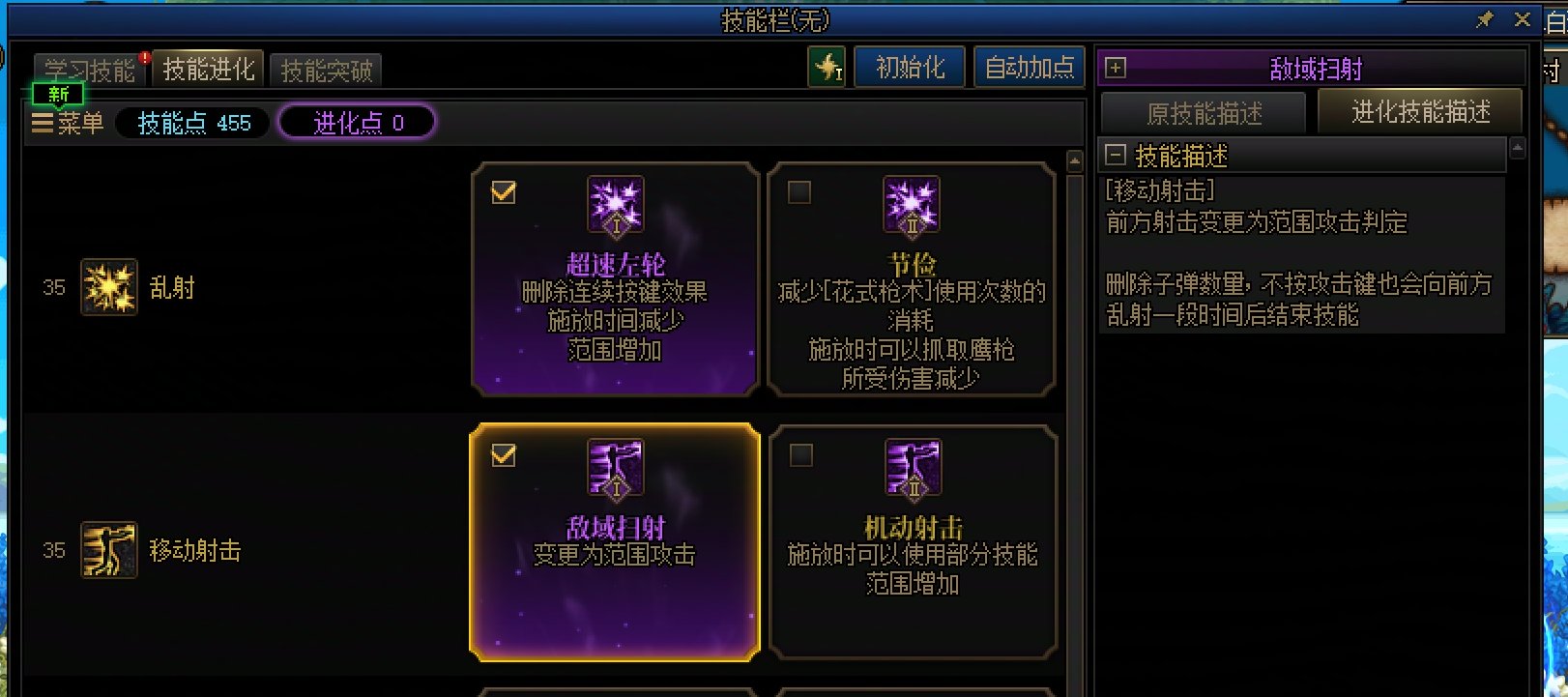Click the 超速左轮 evolution icon
The height and width of the screenshot is (697, 1568).
[615, 206]
